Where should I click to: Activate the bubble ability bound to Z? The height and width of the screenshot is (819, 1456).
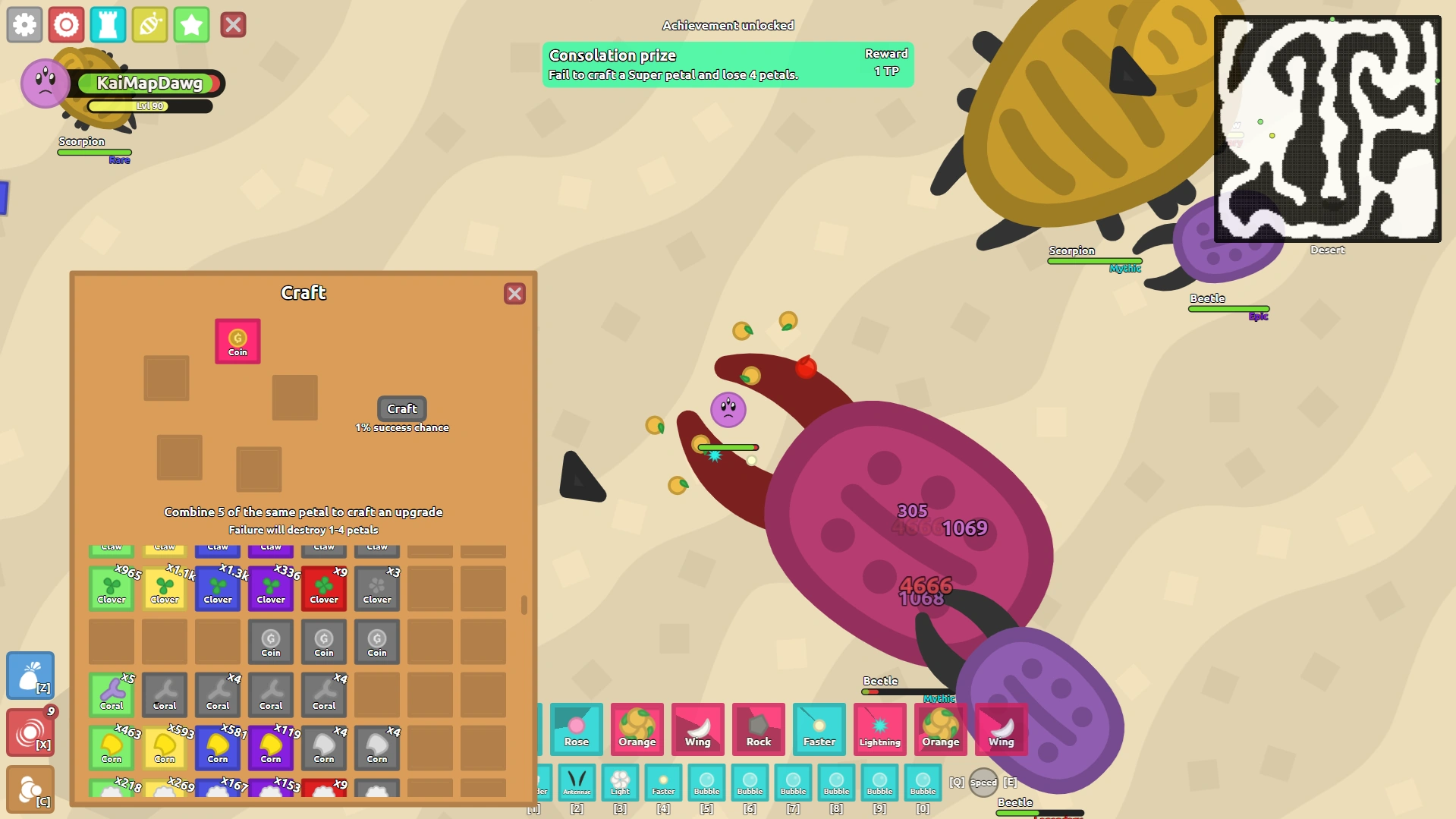click(x=30, y=676)
